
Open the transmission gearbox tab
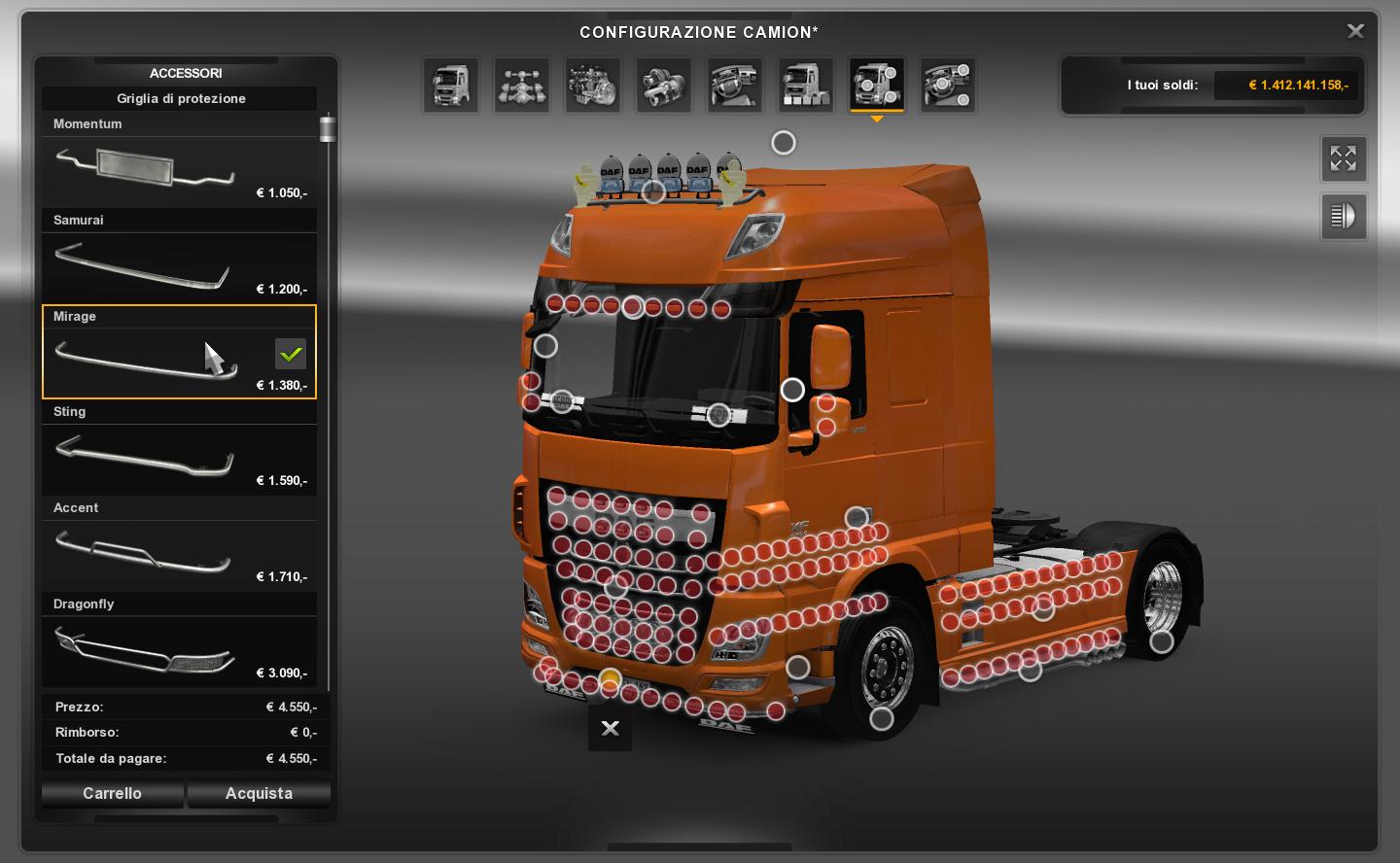coord(663,85)
